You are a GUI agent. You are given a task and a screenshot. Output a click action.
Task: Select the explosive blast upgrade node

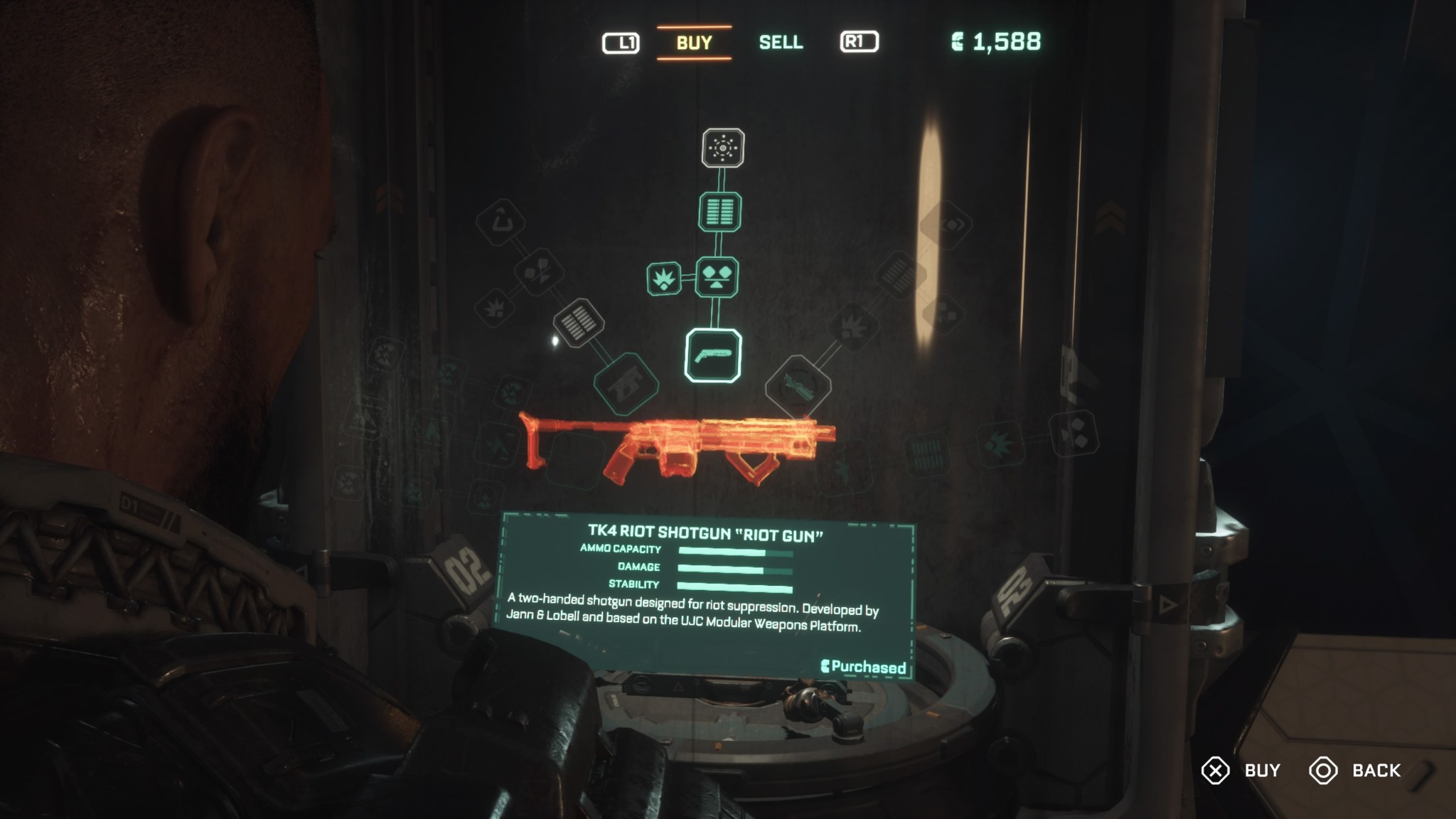click(x=664, y=277)
